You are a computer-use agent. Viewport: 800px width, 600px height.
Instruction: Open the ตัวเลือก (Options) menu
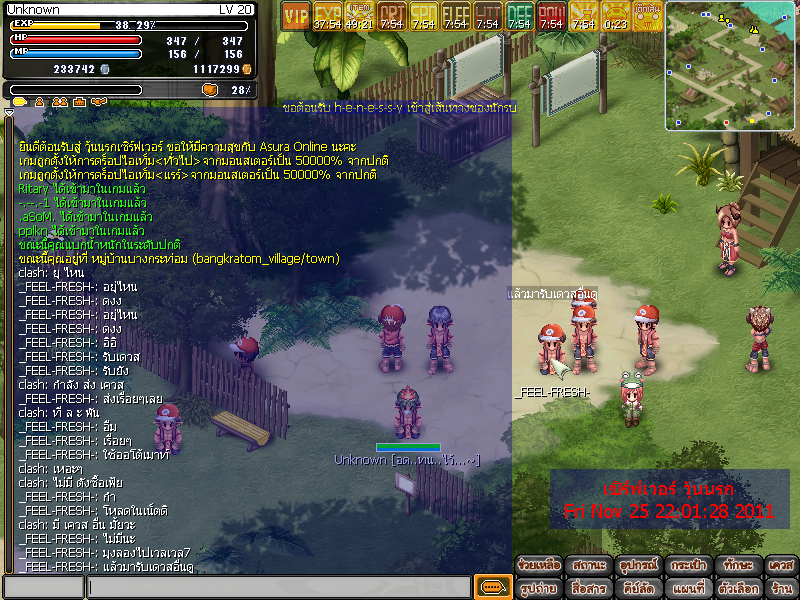point(736,589)
